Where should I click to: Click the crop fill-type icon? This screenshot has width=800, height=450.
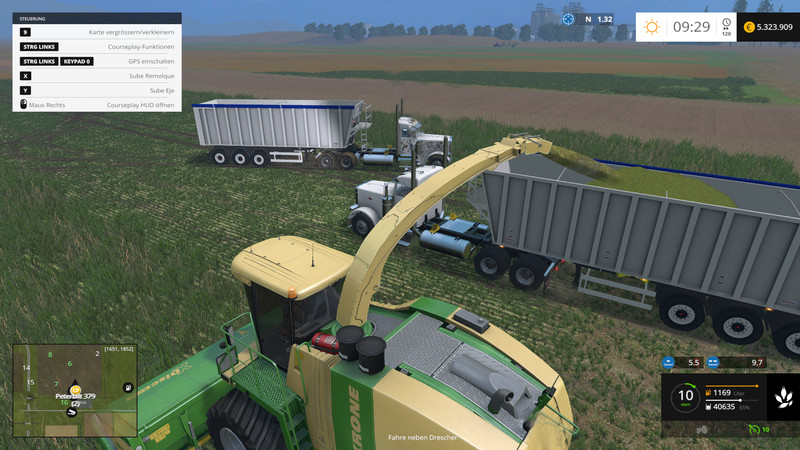pos(781,399)
